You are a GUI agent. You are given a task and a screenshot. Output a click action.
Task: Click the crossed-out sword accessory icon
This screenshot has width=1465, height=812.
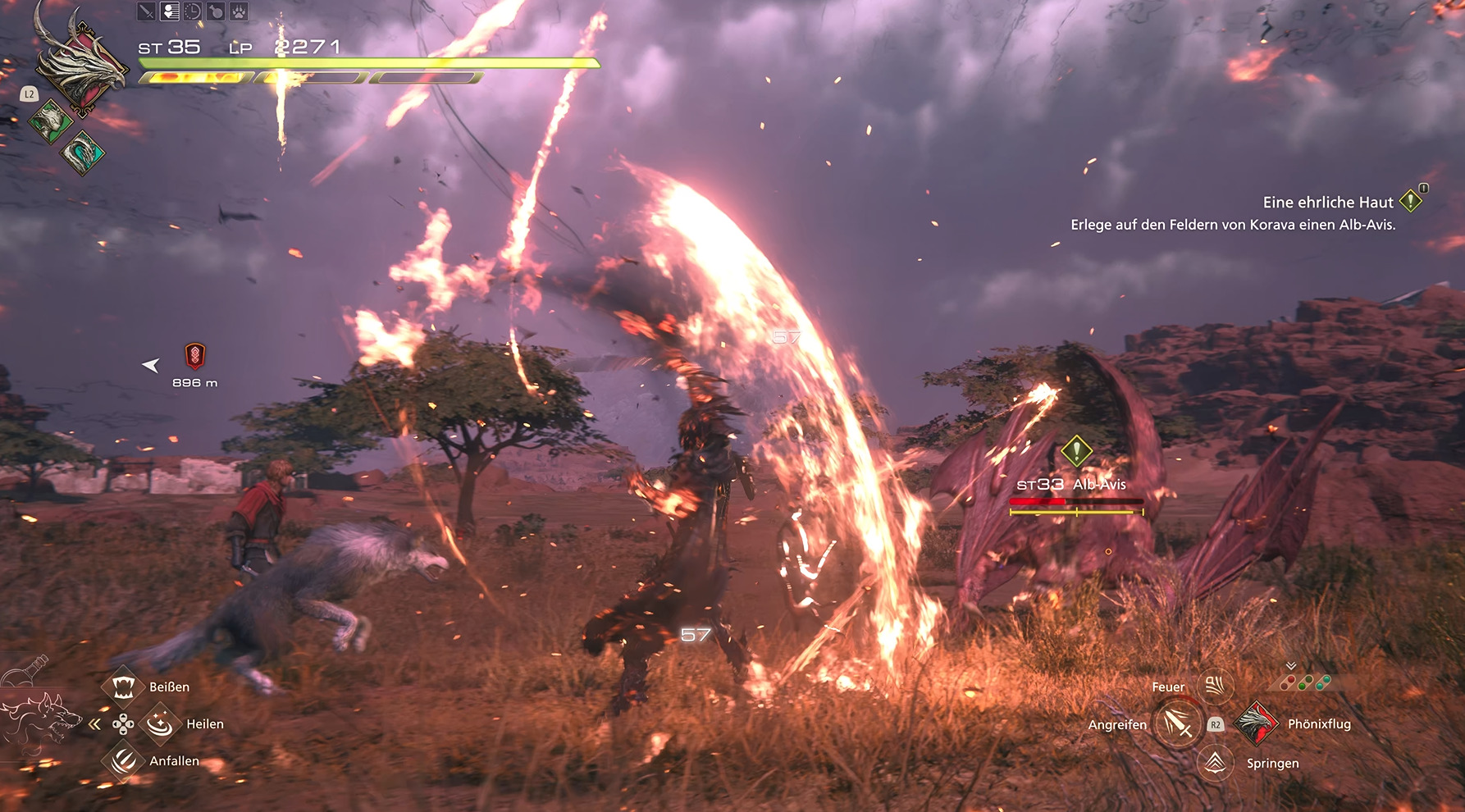click(x=146, y=11)
